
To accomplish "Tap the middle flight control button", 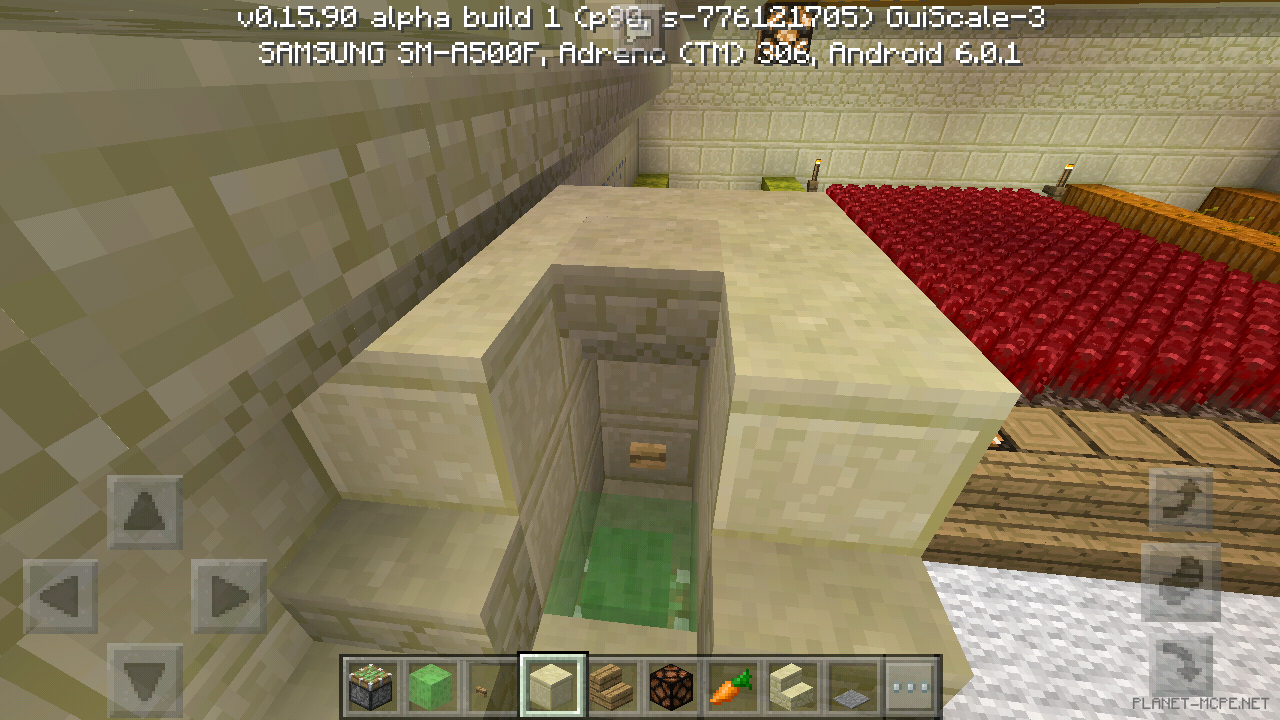I will point(1180,581).
